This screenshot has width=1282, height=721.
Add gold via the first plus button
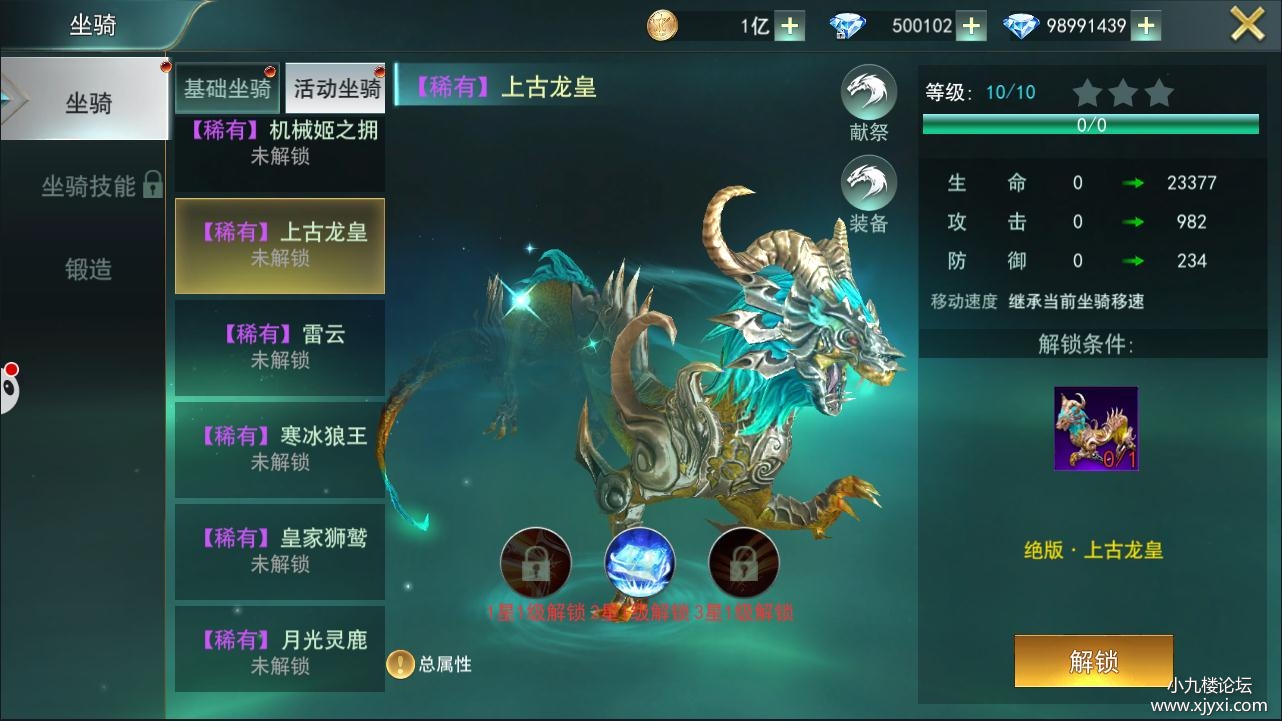[789, 25]
